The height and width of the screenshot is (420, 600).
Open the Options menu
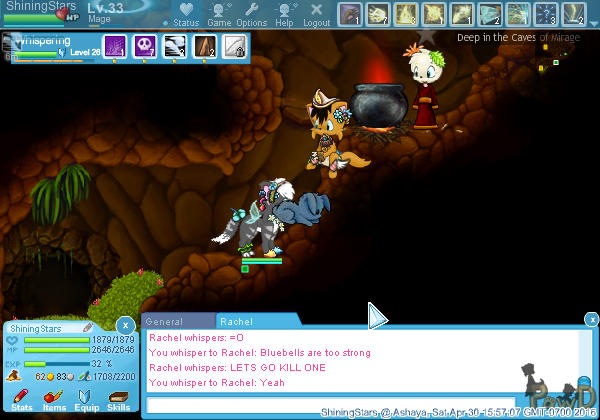click(252, 14)
